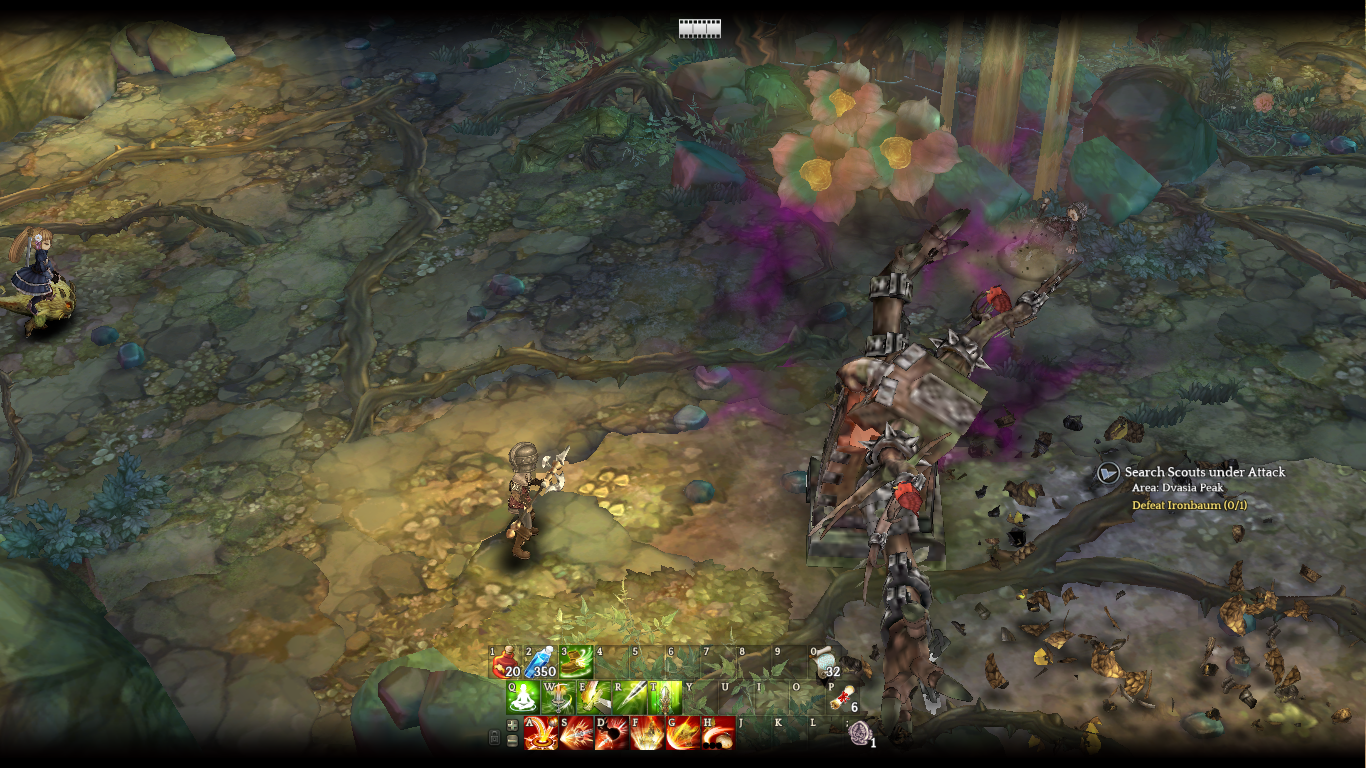Screen dimensions: 1366x768
Task: Use the blue potion with count 350
Action: [541, 662]
